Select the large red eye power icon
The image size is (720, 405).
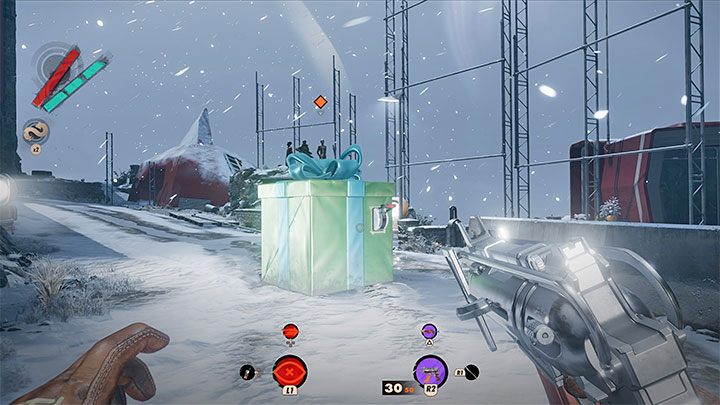291,370
